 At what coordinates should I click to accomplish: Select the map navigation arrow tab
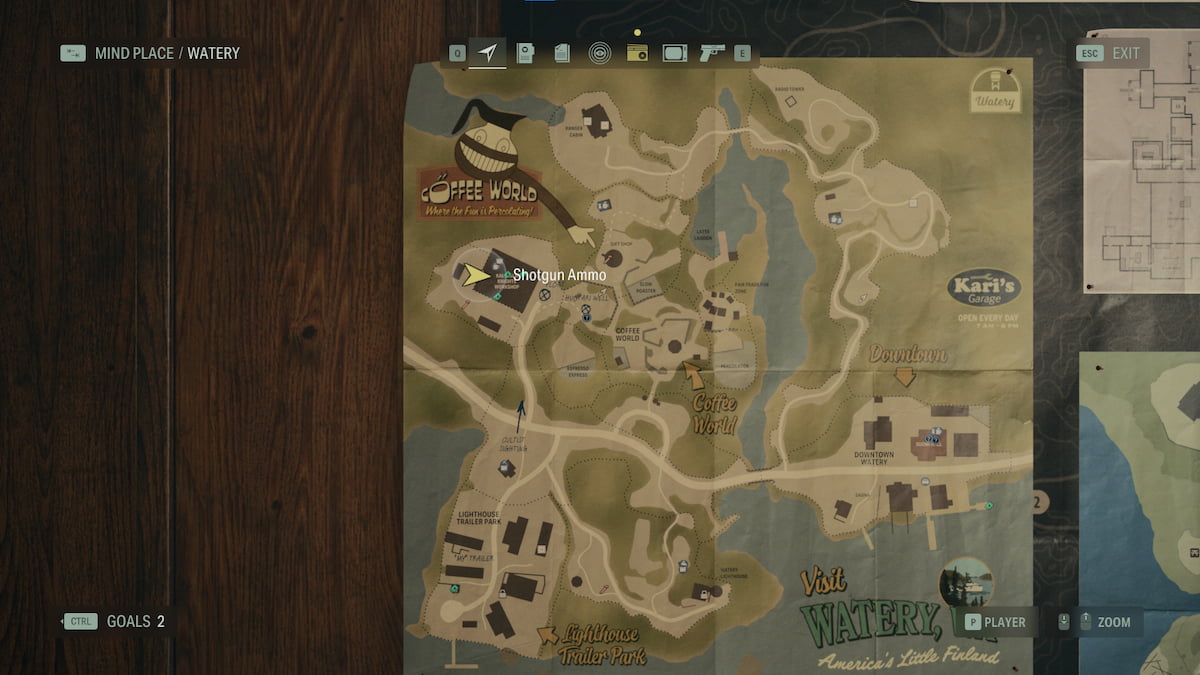(x=487, y=53)
